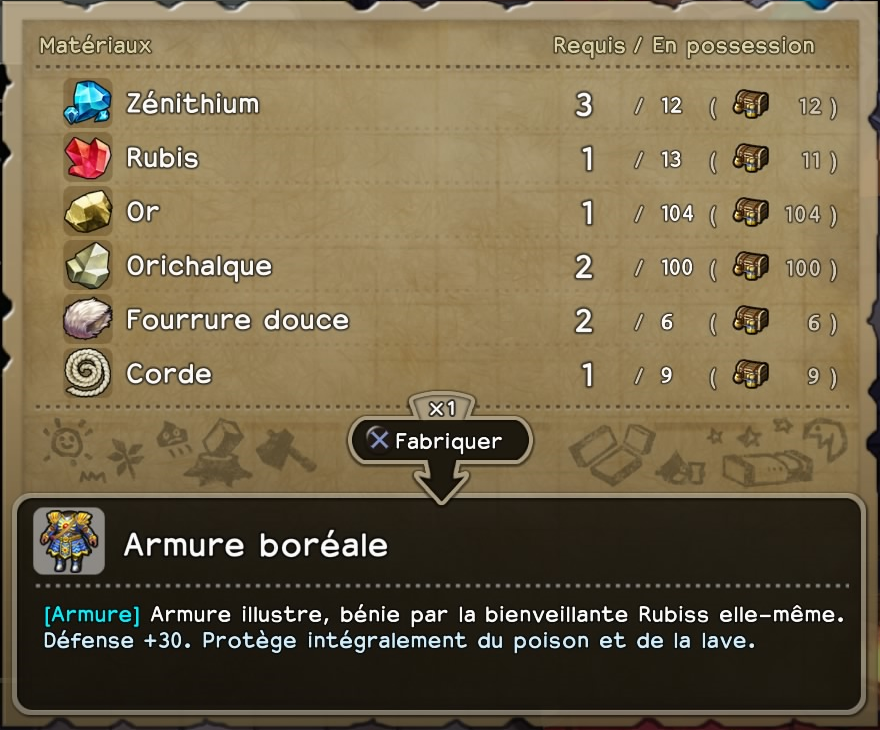Click the Fabriquer craft button
The width and height of the screenshot is (880, 730).
[439, 440]
